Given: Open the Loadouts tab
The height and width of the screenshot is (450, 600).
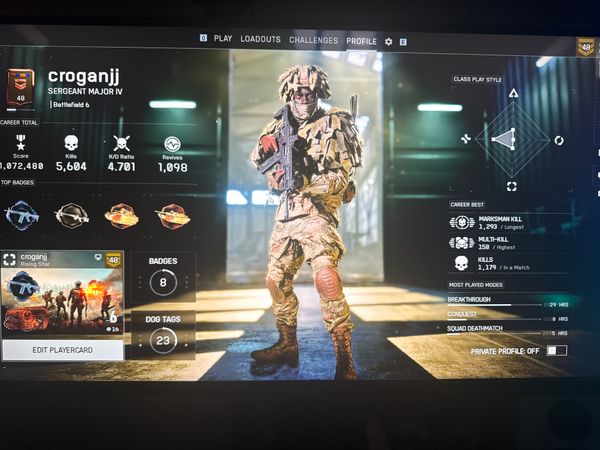Looking at the screenshot, I should 260,39.
